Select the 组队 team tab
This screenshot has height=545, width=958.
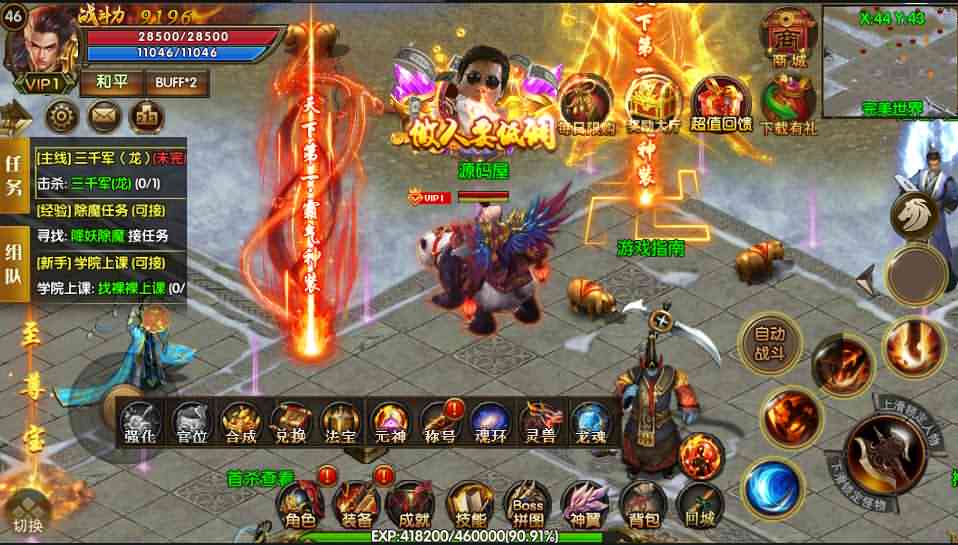(14, 270)
